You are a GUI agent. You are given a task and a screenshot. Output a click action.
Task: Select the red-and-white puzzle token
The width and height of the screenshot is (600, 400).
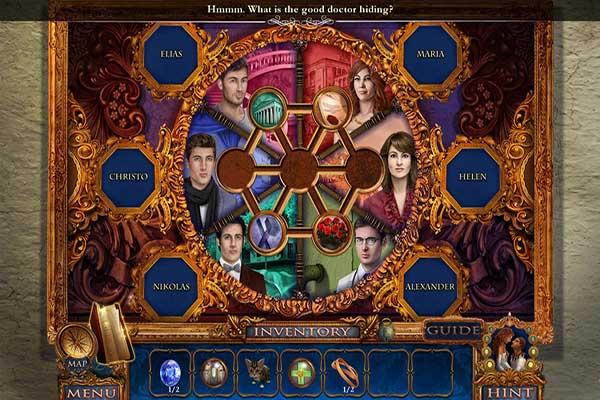(331, 106)
